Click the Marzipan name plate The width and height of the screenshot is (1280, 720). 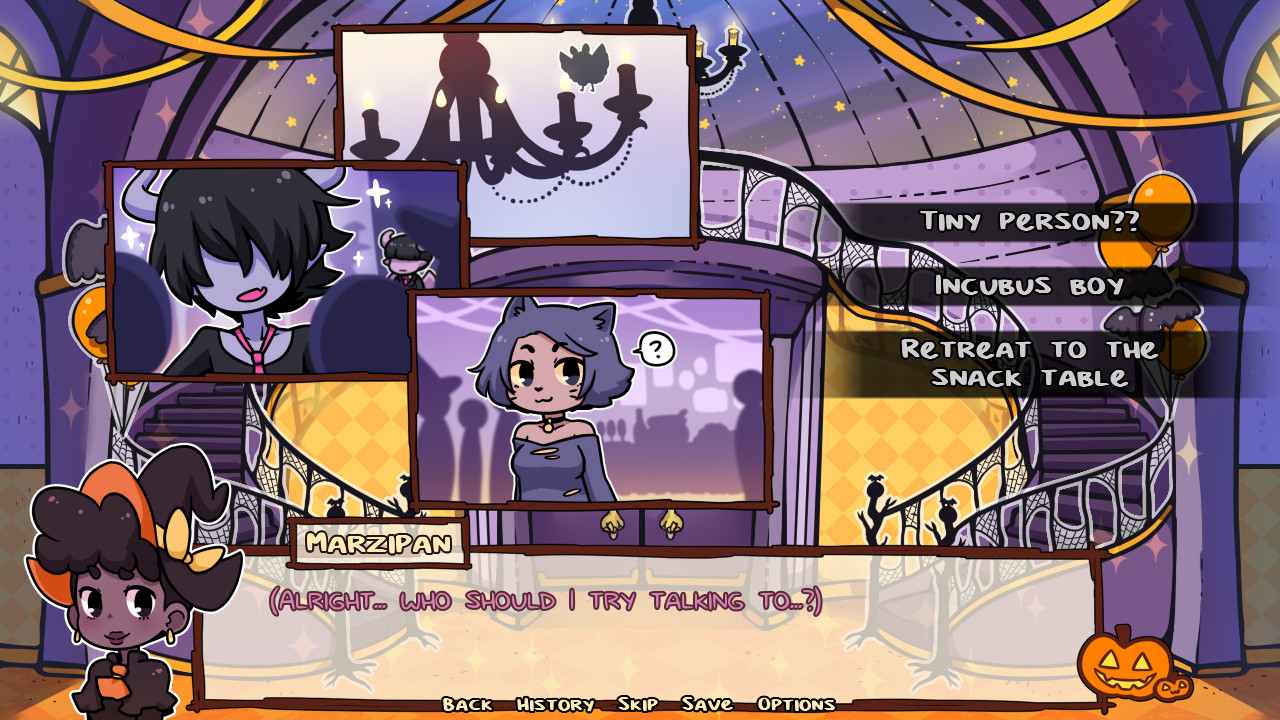(x=379, y=544)
